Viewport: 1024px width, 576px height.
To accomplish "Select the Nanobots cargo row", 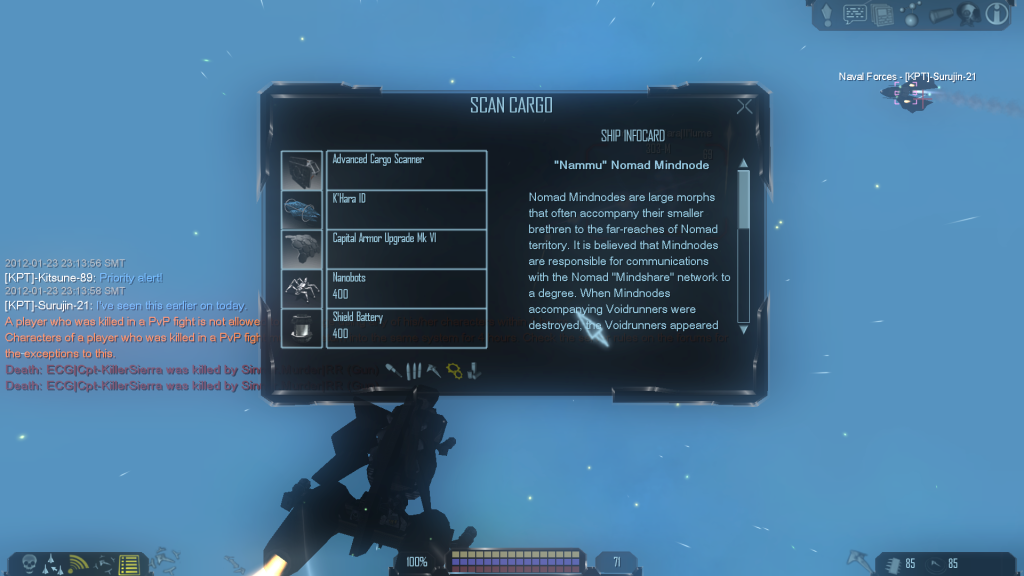I will pyautogui.click(x=406, y=288).
